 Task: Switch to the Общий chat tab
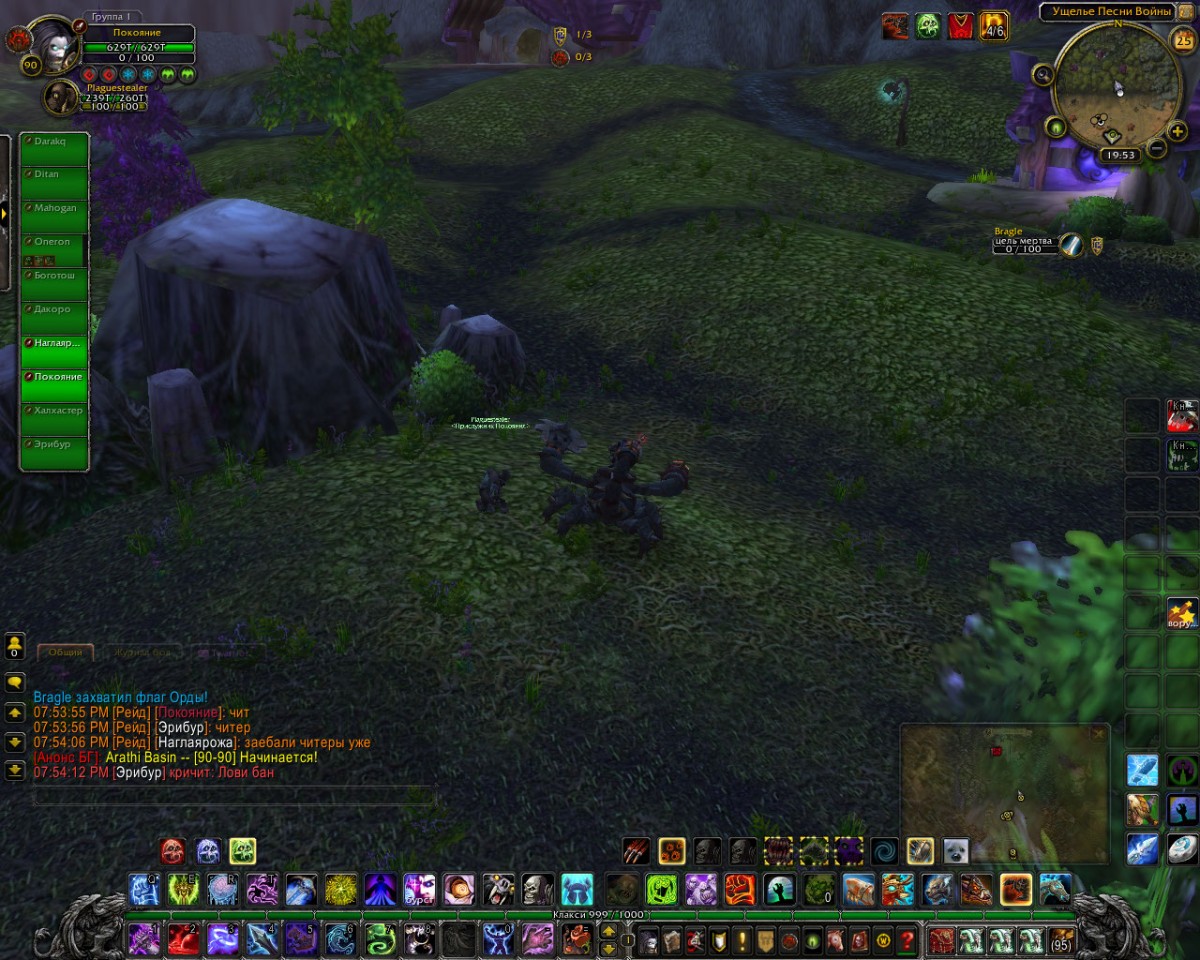click(66, 652)
